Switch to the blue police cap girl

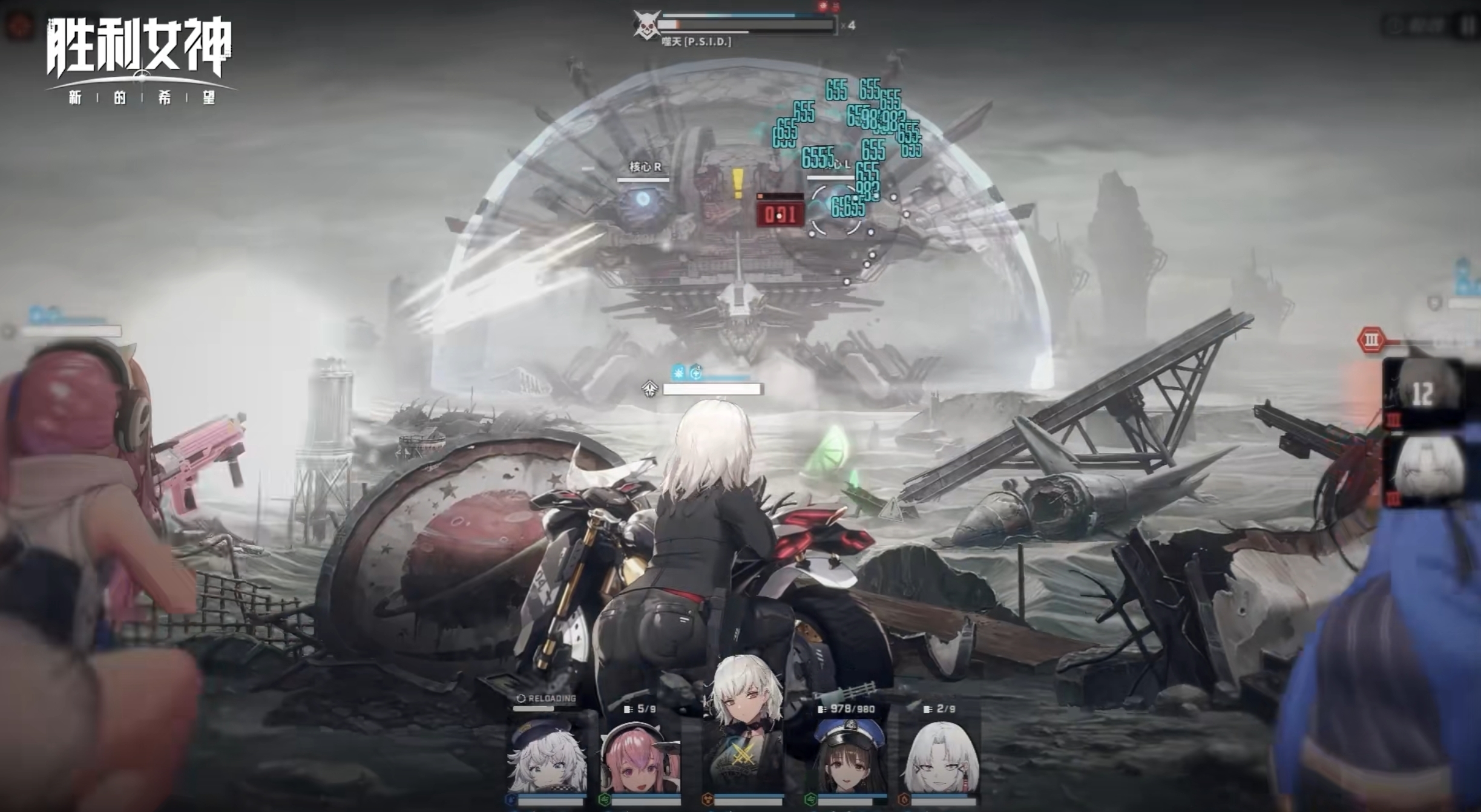click(847, 756)
